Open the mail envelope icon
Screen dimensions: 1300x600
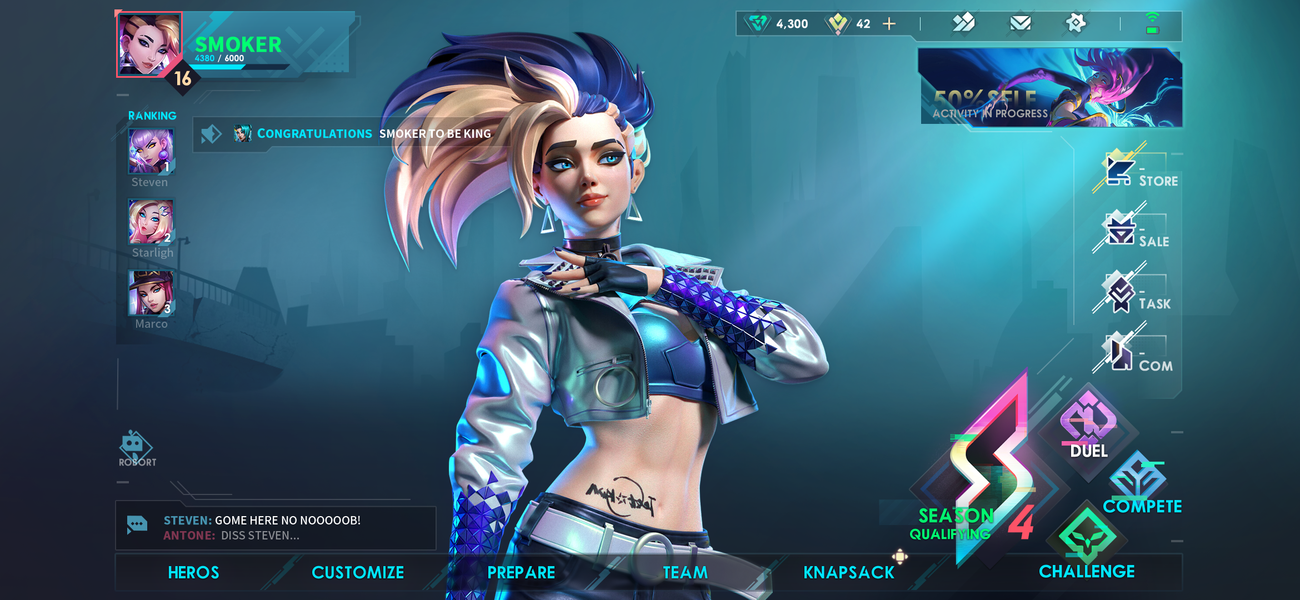pos(1020,23)
